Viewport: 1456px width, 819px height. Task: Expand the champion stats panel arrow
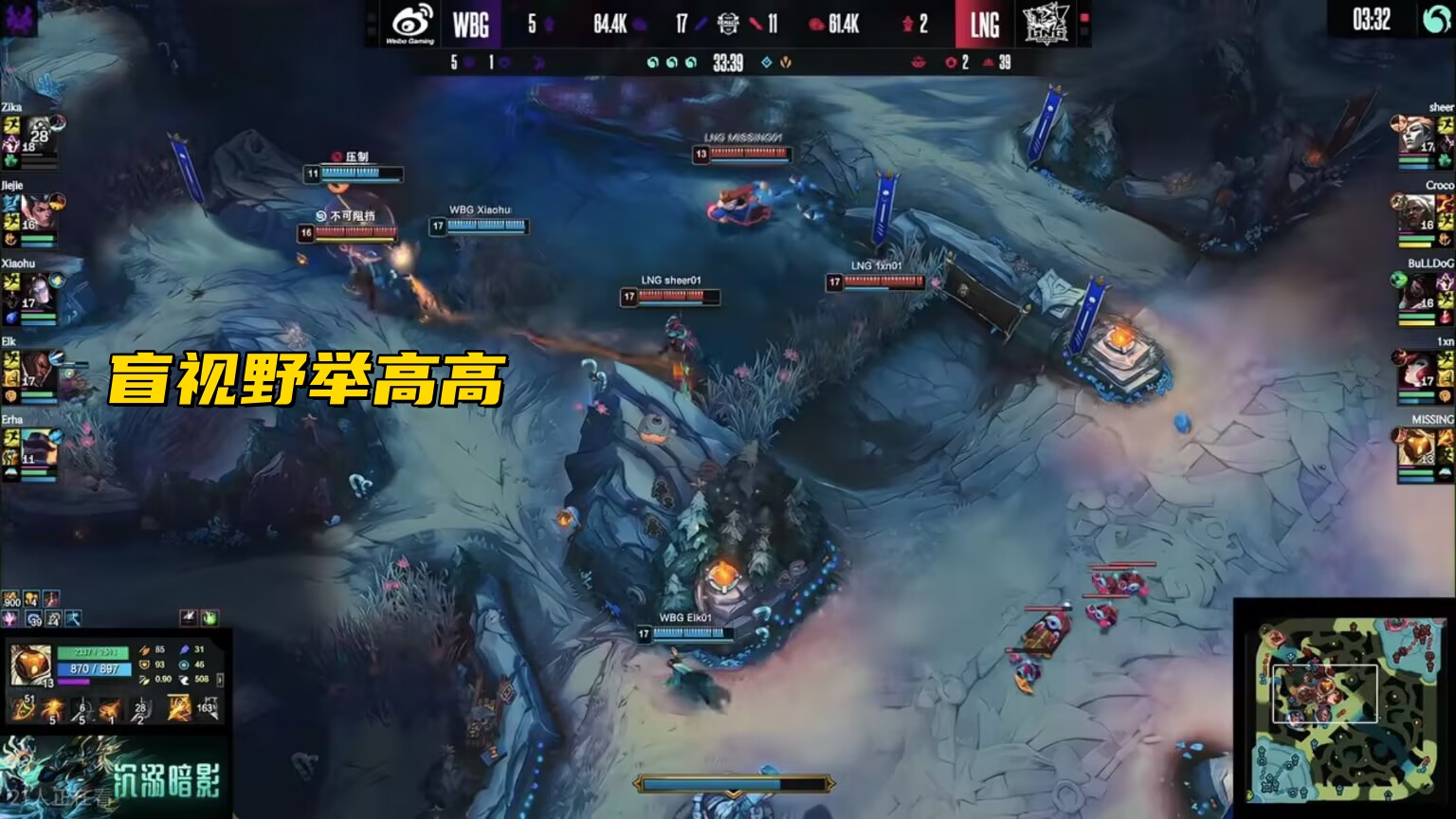[x=221, y=680]
